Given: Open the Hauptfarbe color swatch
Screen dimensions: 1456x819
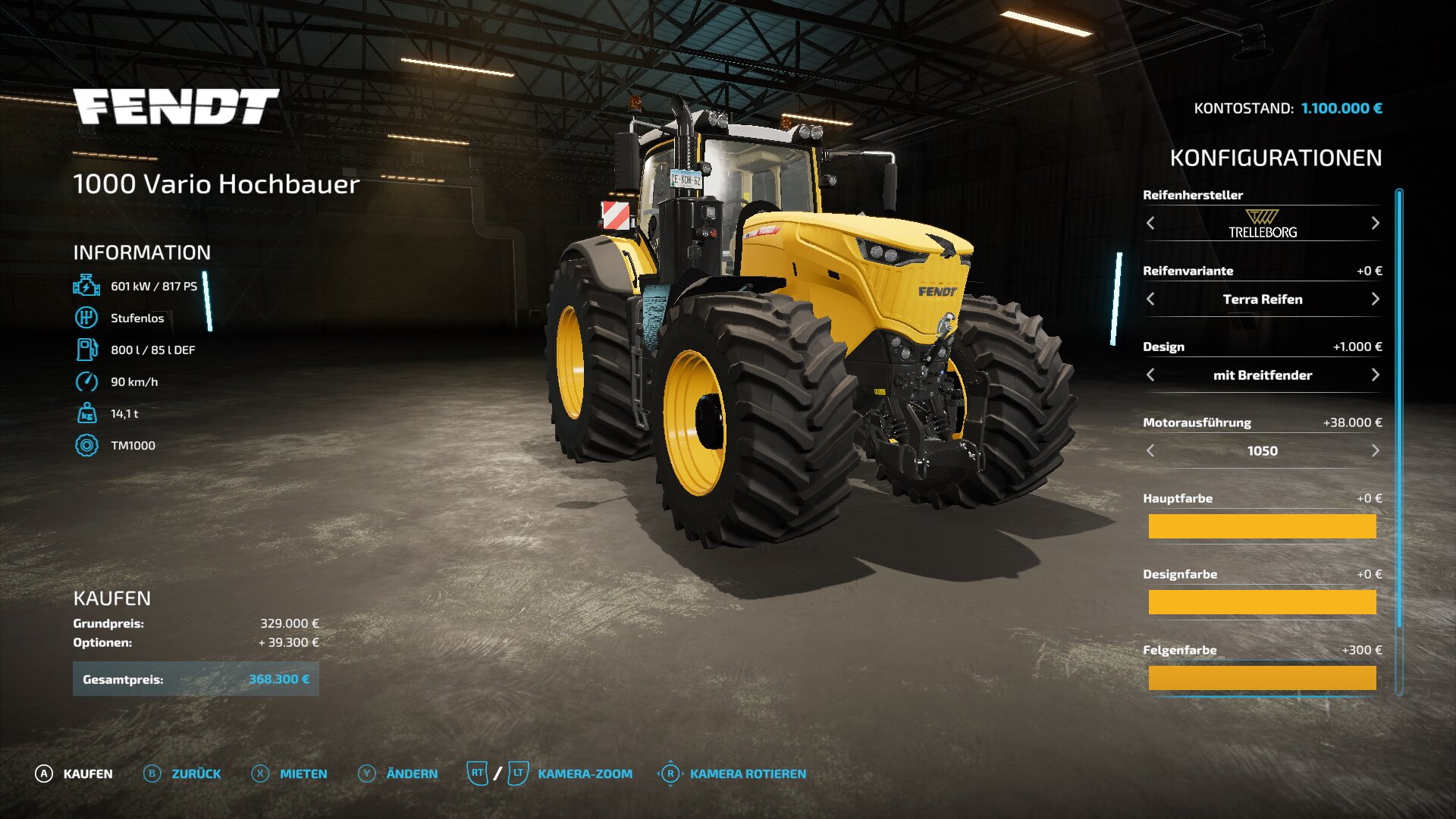Looking at the screenshot, I should point(1262,526).
